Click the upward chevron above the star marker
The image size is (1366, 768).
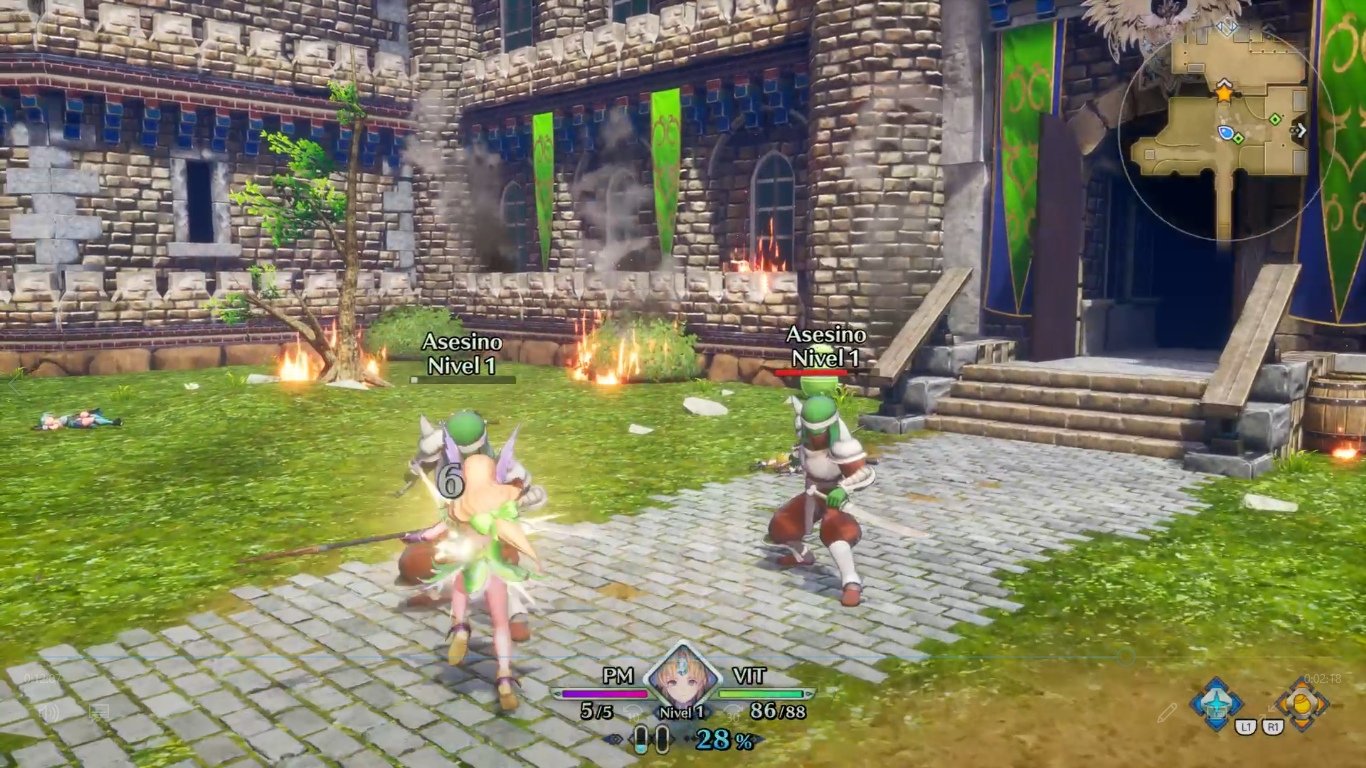1224,83
